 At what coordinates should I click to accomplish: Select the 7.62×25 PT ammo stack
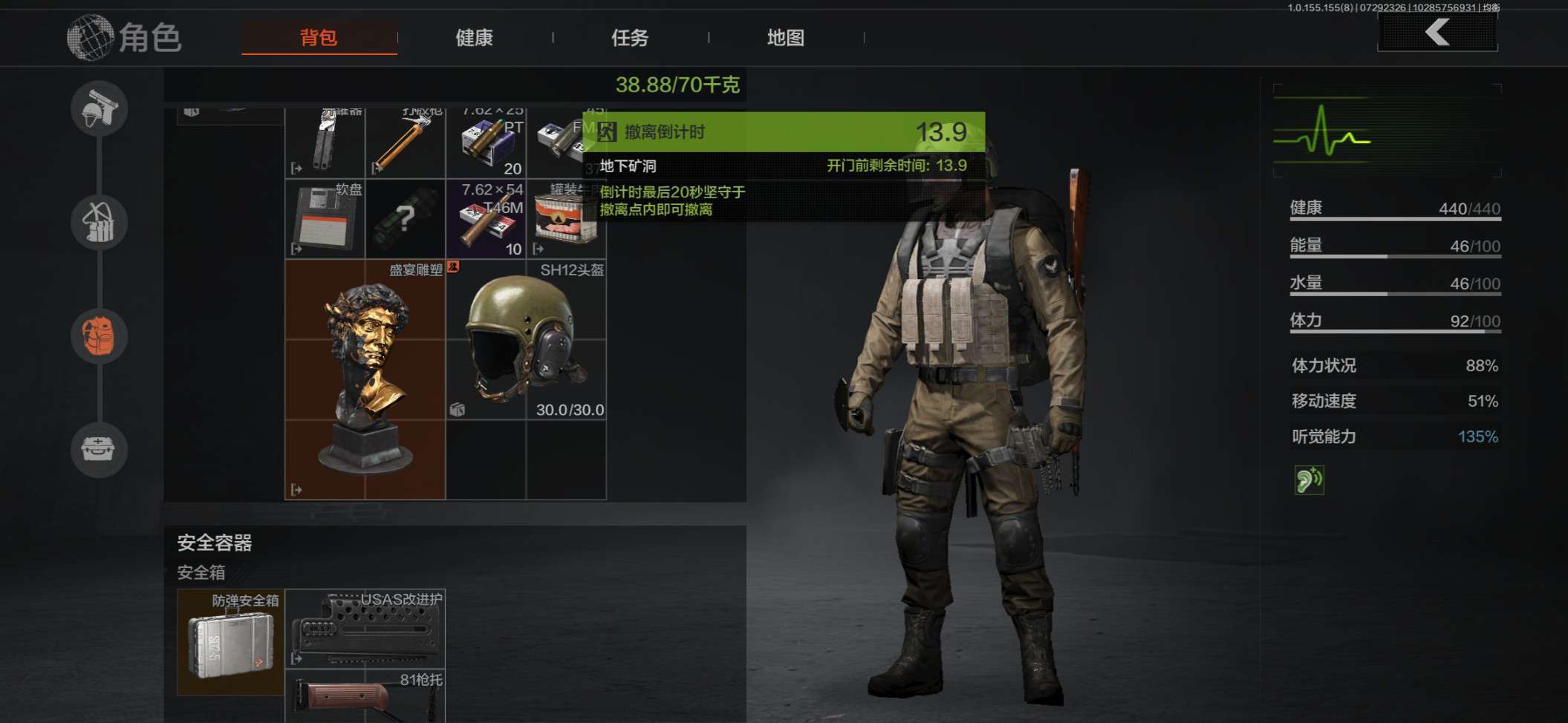[x=486, y=141]
